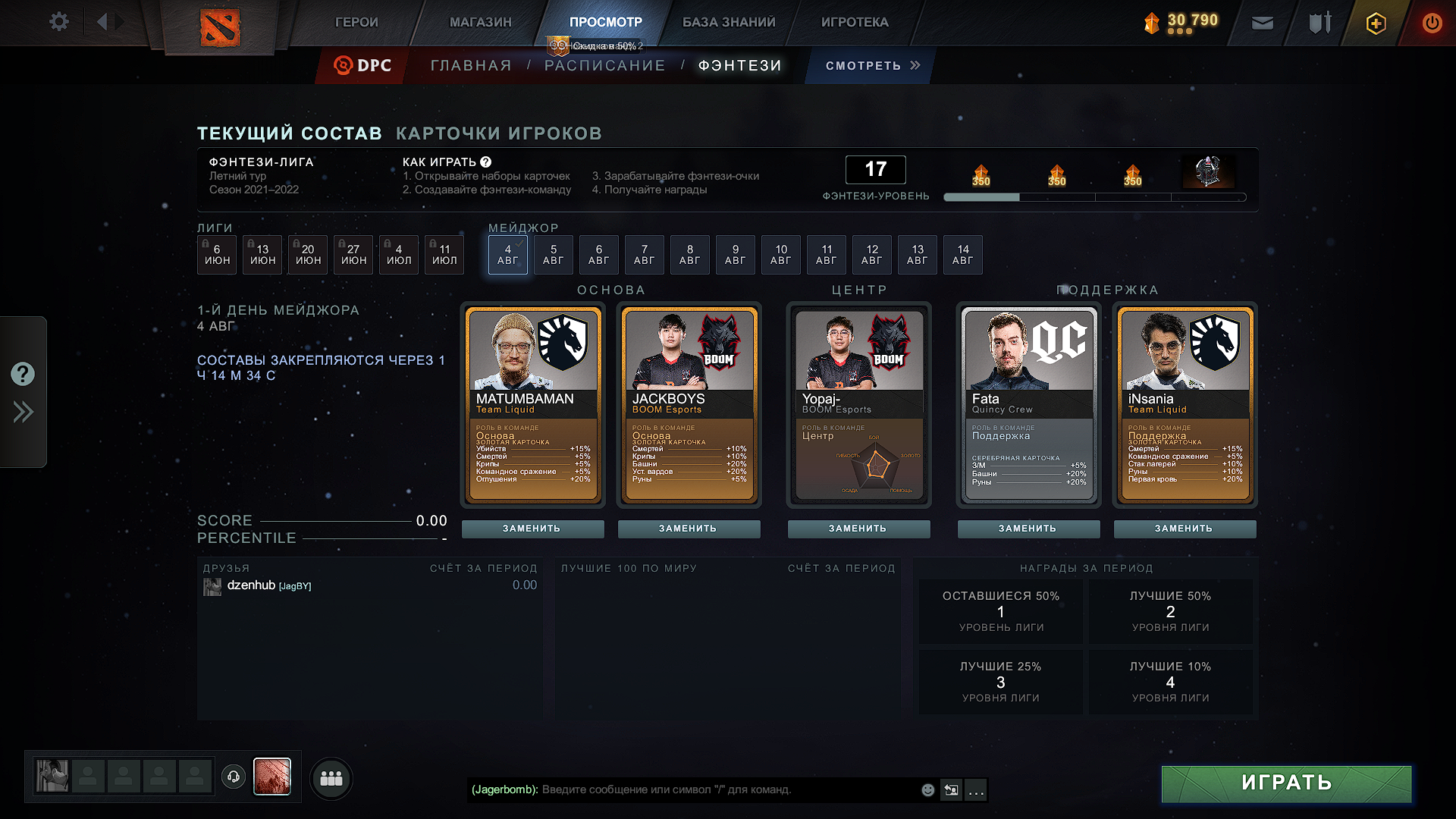Image resolution: width=1456 pixels, height=819 pixels.
Task: Open the settings gear icon
Action: click(58, 22)
